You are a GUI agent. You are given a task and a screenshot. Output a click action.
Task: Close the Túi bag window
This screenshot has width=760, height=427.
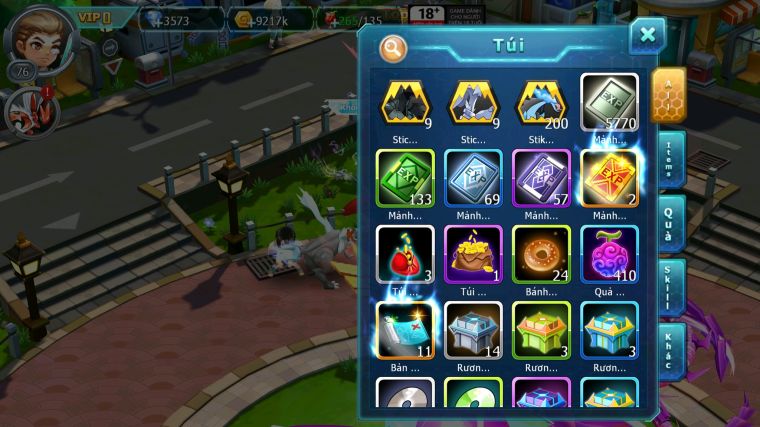tap(647, 36)
